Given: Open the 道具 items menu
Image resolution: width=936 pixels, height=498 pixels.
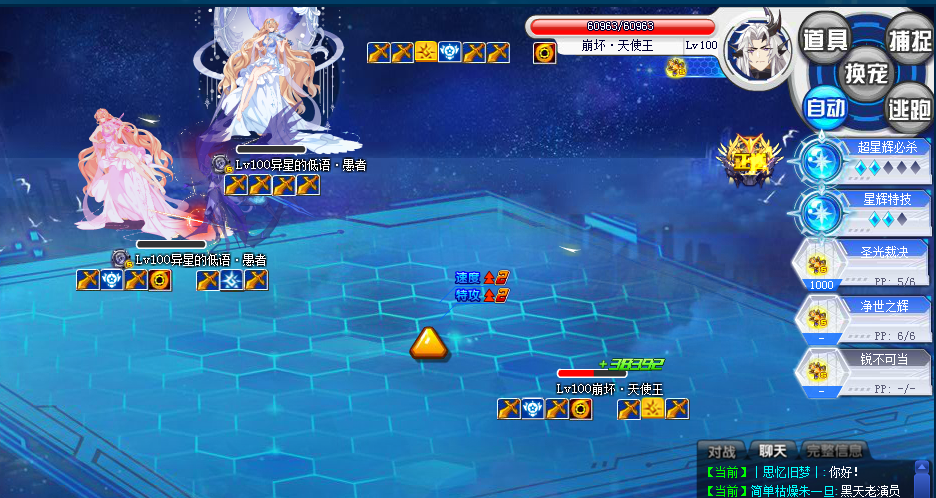Looking at the screenshot, I should point(825,39).
